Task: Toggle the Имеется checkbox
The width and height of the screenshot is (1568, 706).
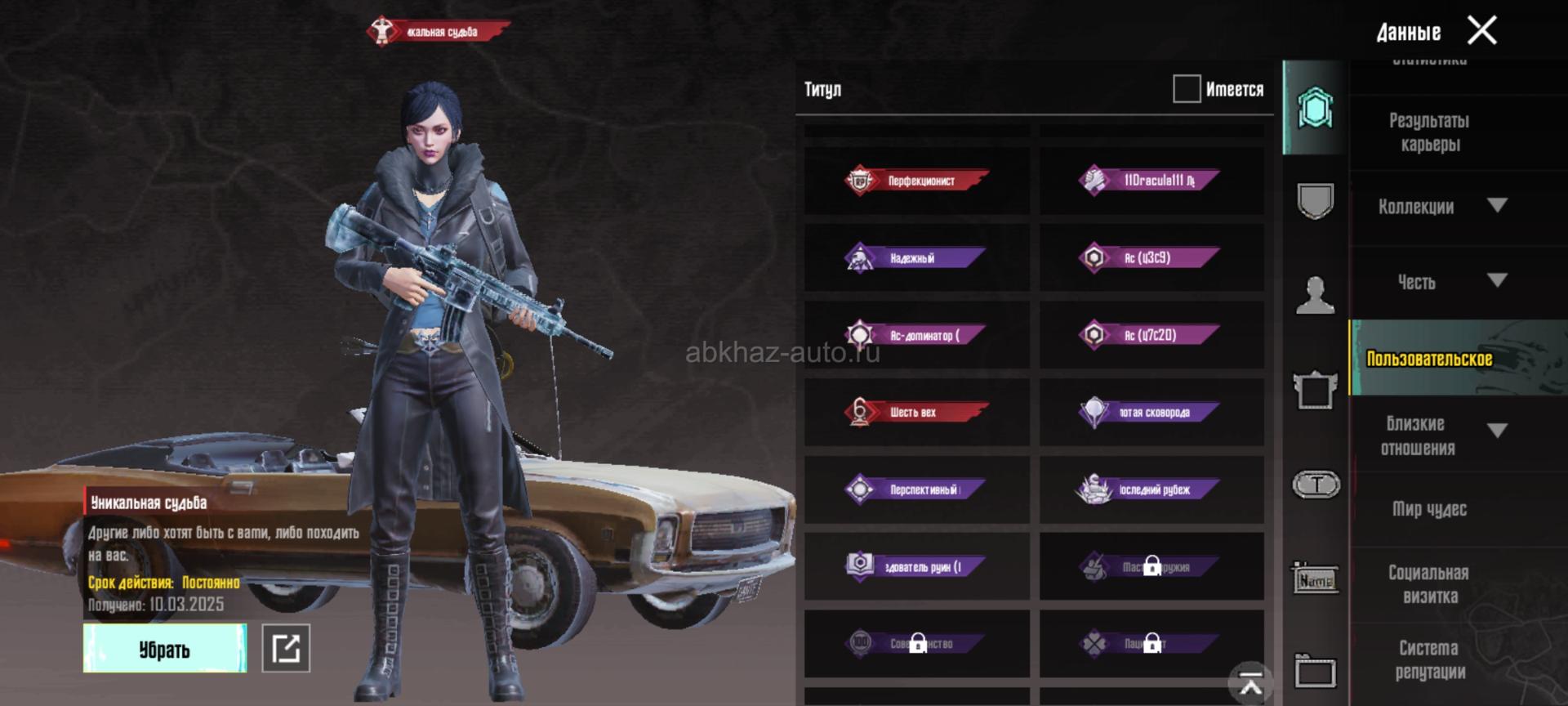Action: (x=1186, y=89)
